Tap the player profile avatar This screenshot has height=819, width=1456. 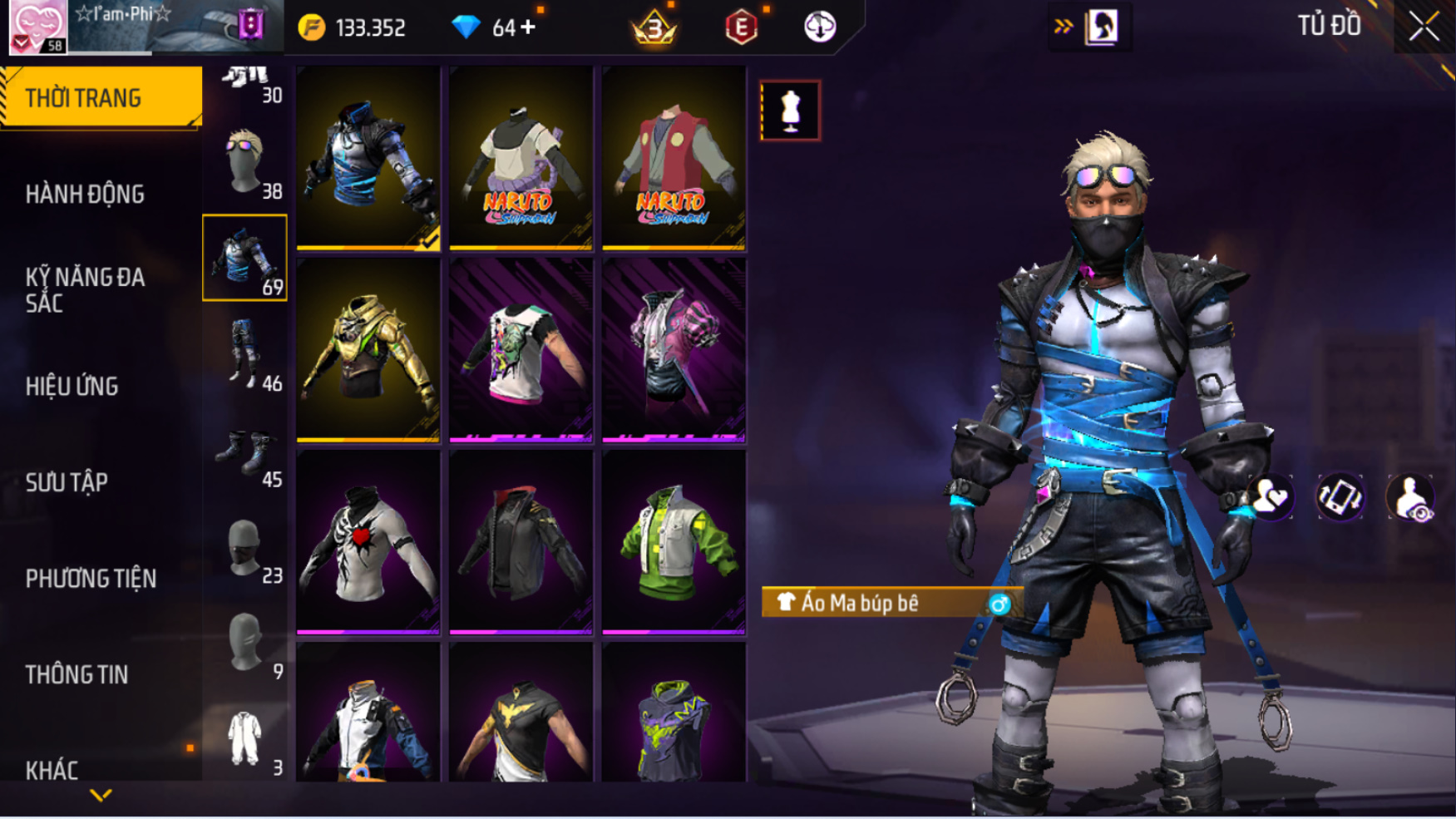(x=37, y=27)
